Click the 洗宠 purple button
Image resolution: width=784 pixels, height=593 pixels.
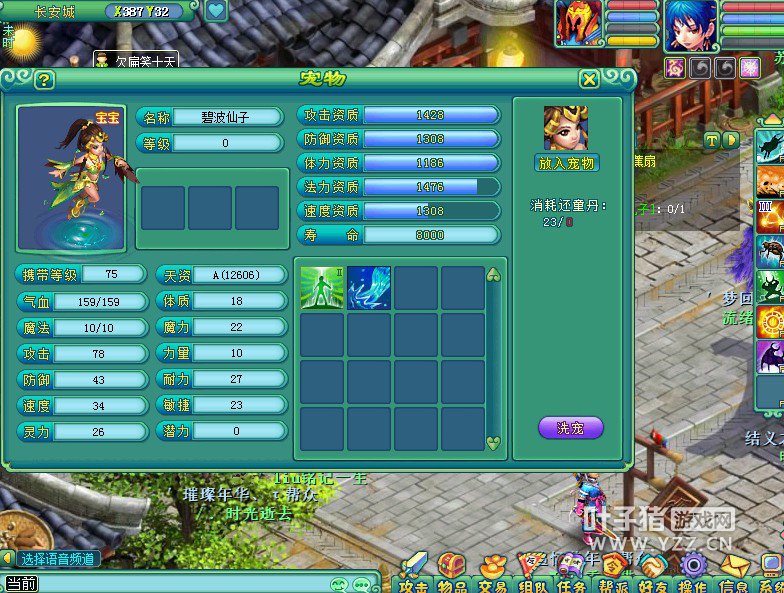coord(570,428)
